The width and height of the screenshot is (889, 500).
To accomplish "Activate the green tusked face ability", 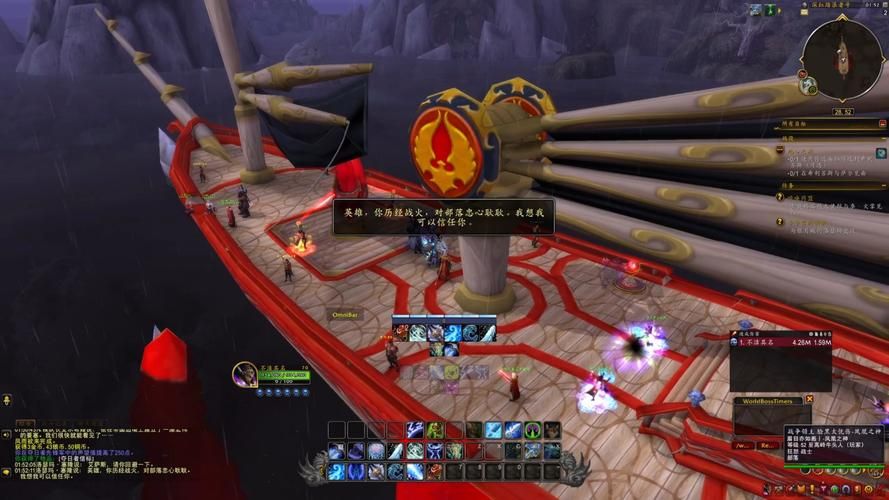I will point(435,430).
